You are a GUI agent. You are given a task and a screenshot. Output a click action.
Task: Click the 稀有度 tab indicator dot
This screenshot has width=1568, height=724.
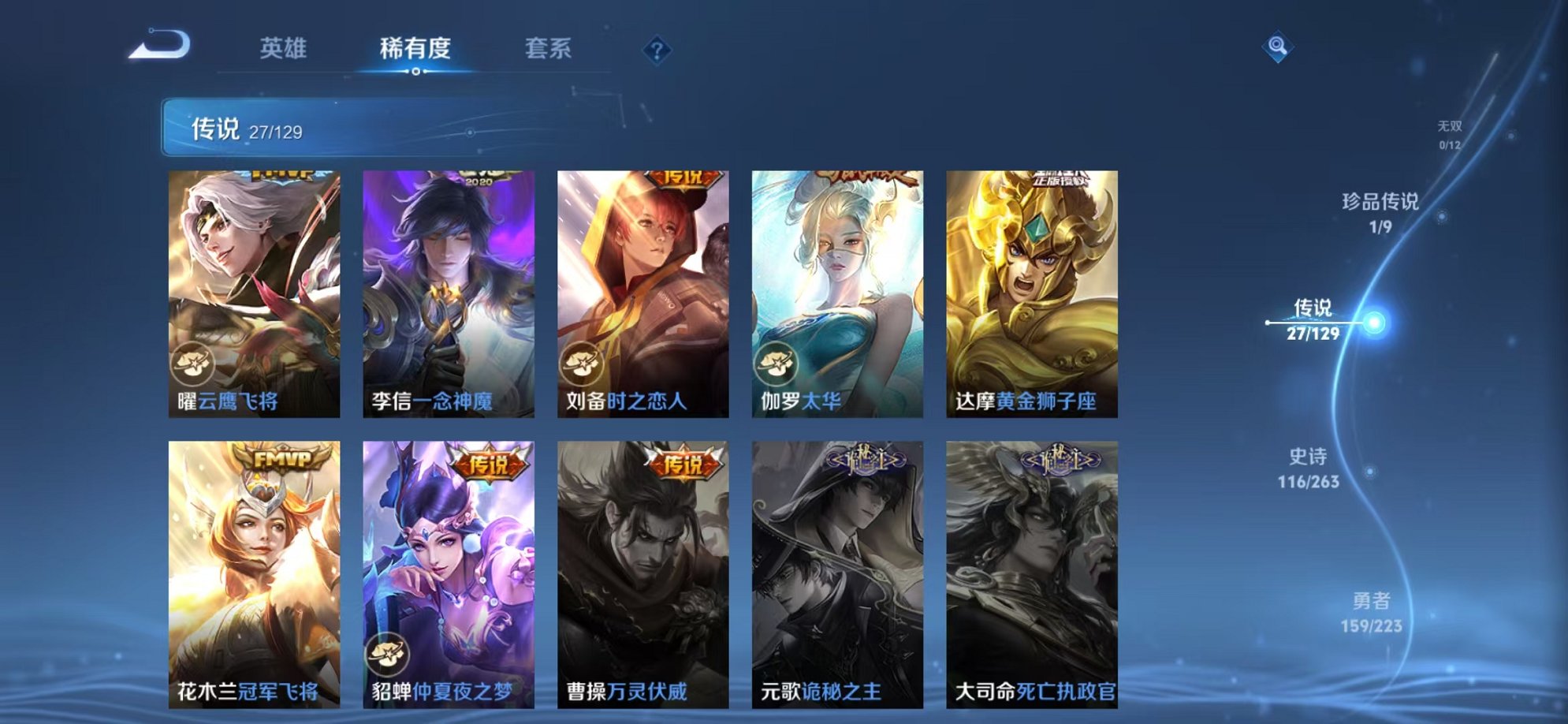pos(417,71)
